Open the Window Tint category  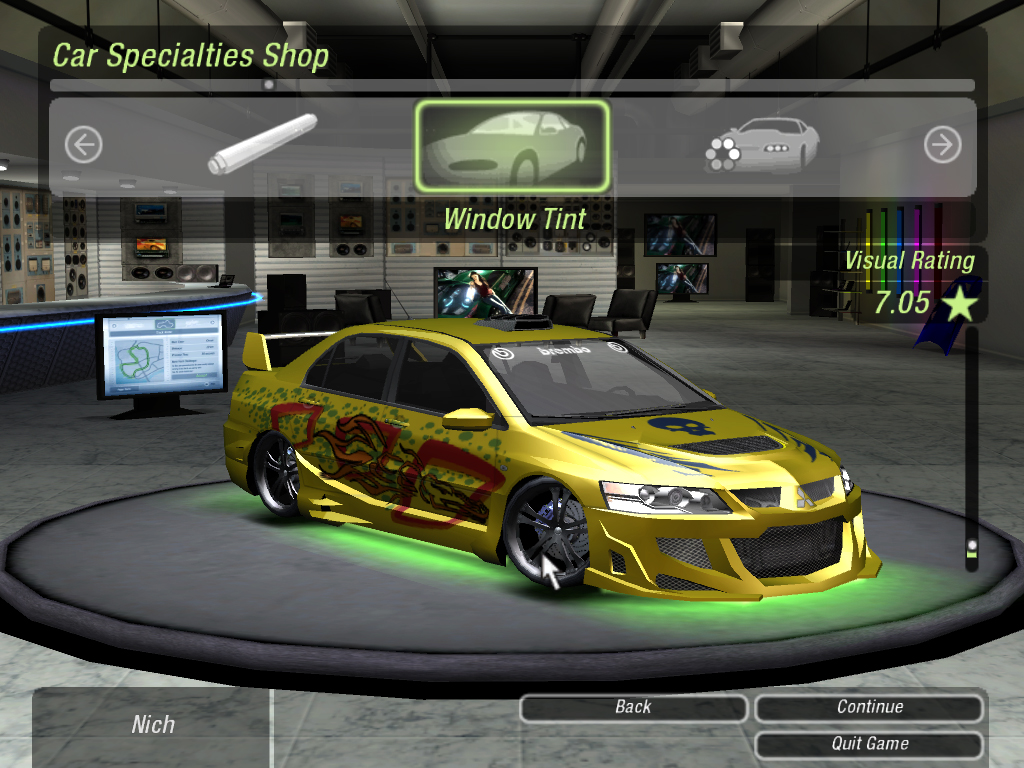tap(512, 146)
